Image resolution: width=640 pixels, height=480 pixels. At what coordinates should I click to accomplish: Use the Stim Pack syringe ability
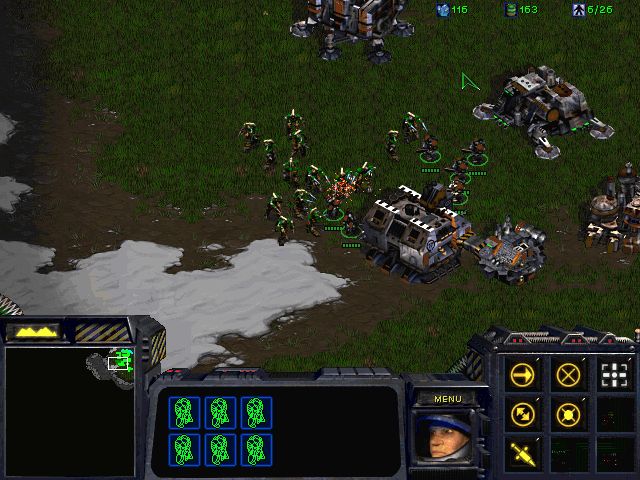[x=522, y=452]
